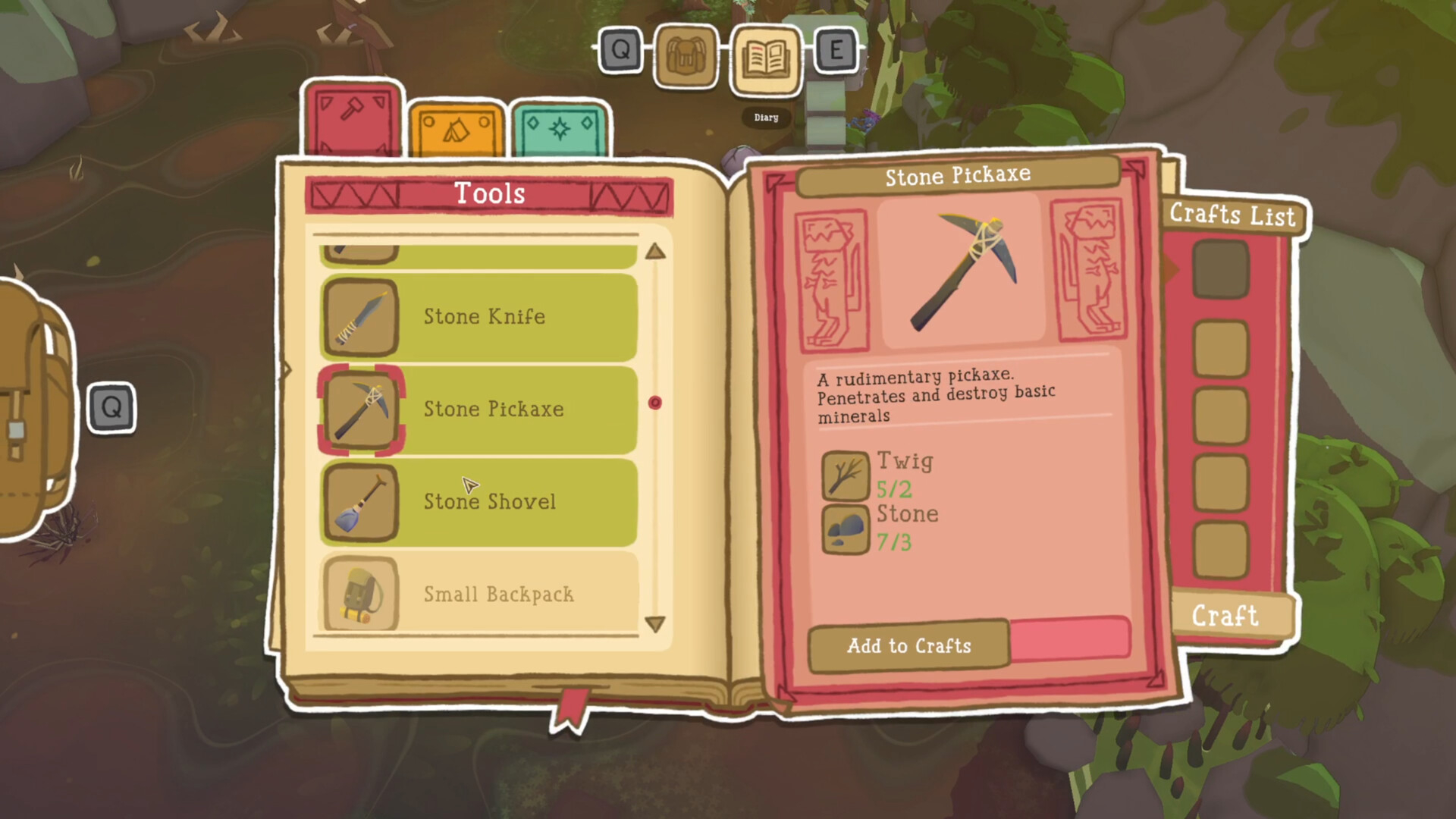The width and height of the screenshot is (1456, 819).
Task: Open the red hammer Tools tab
Action: 349,118
